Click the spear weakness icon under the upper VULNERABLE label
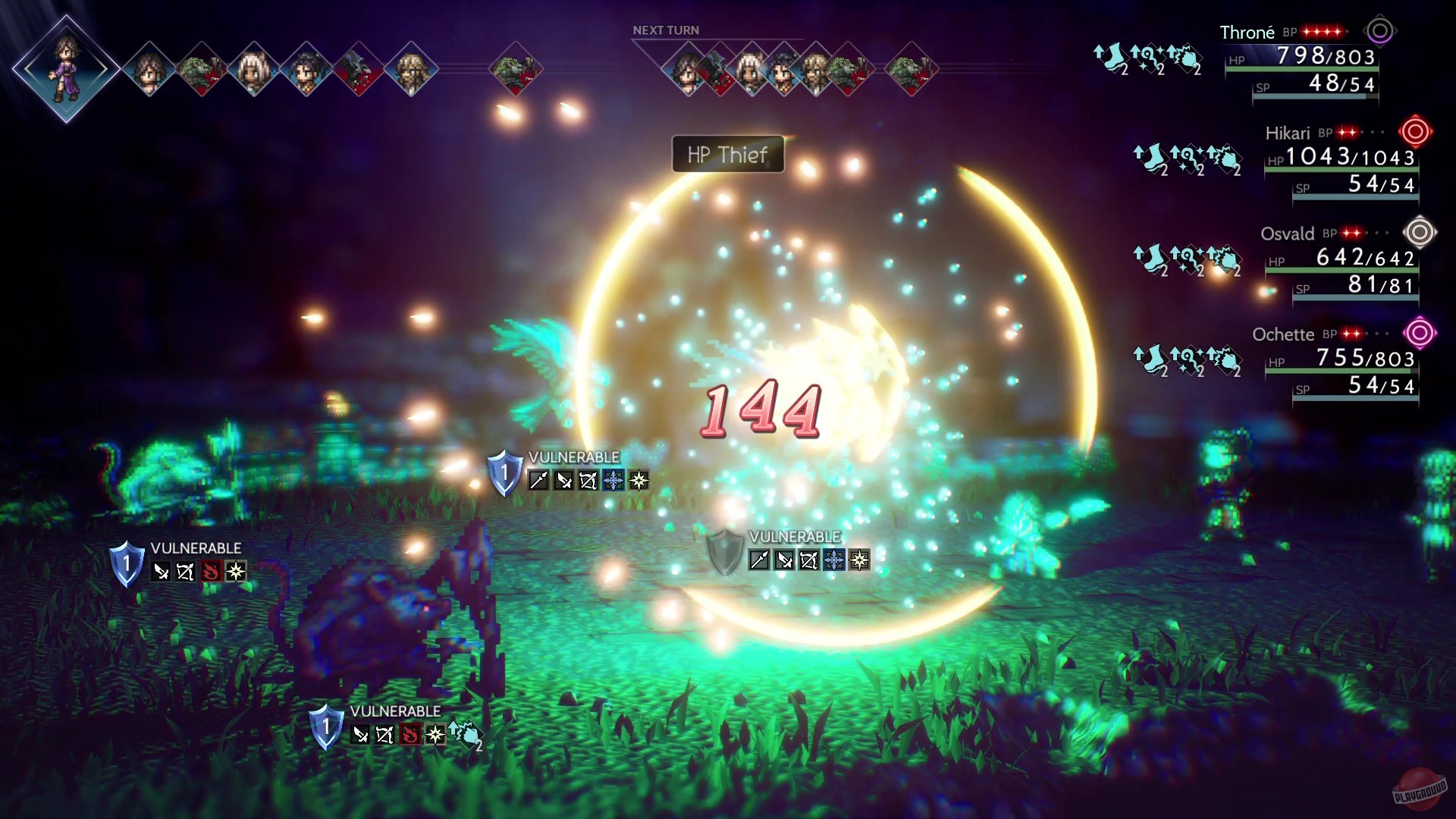This screenshot has height=819, width=1456. (538, 479)
